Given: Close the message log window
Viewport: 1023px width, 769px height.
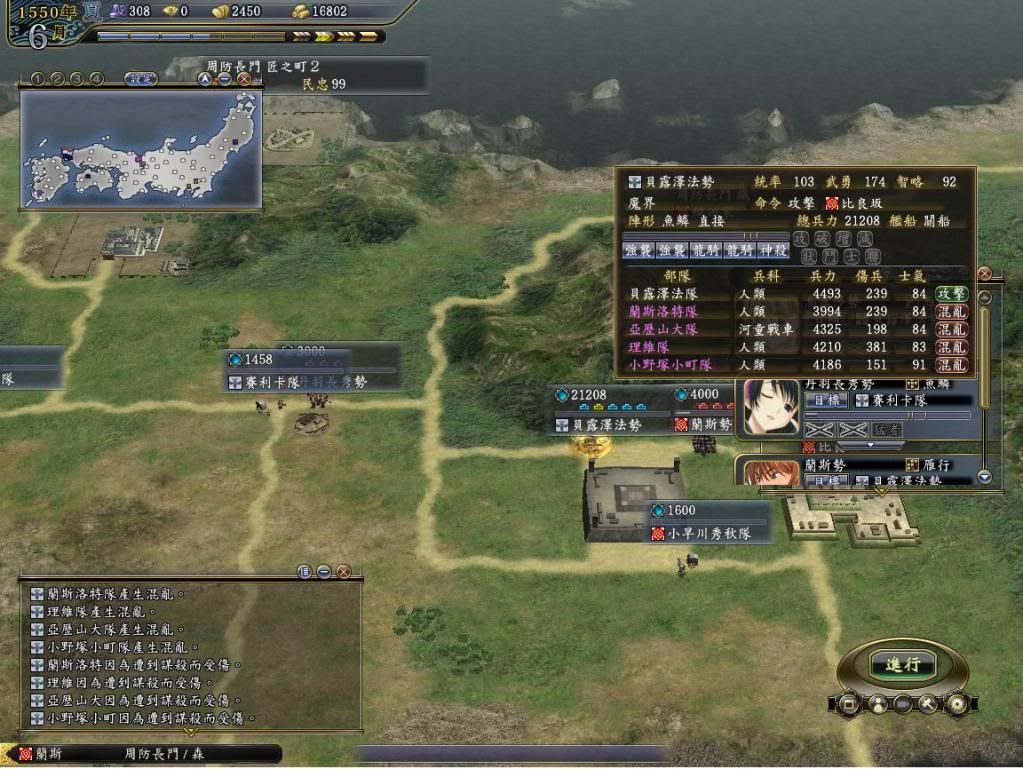Looking at the screenshot, I should point(343,572).
